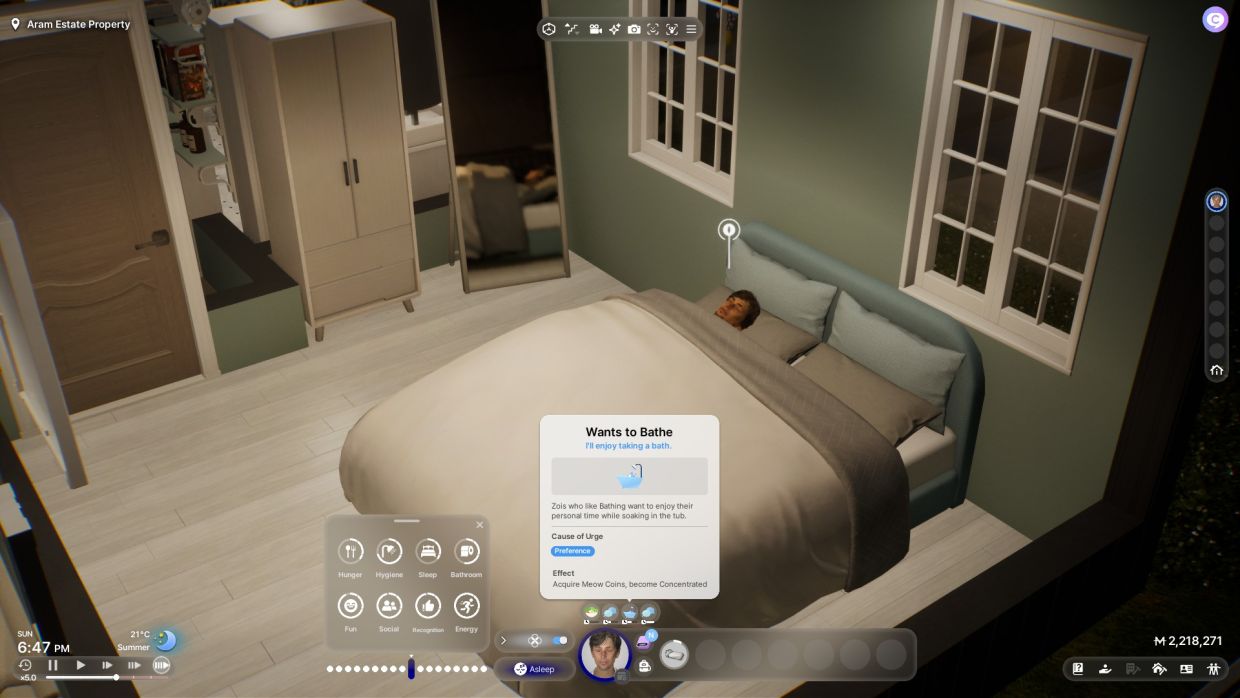Select the Hygiene need icon
This screenshot has width=1240, height=698.
(x=389, y=551)
